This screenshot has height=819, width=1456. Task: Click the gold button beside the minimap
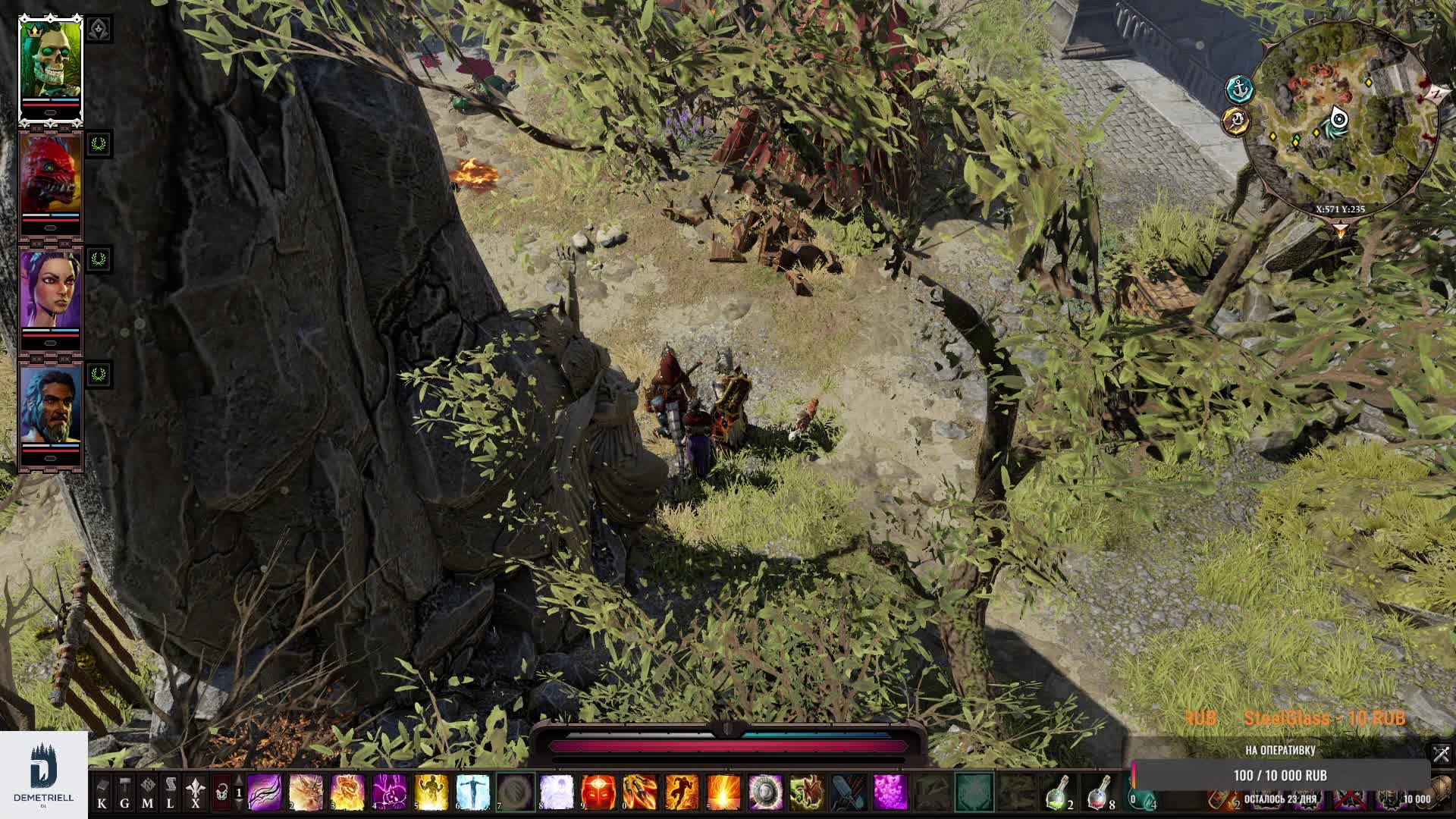pos(1236,121)
